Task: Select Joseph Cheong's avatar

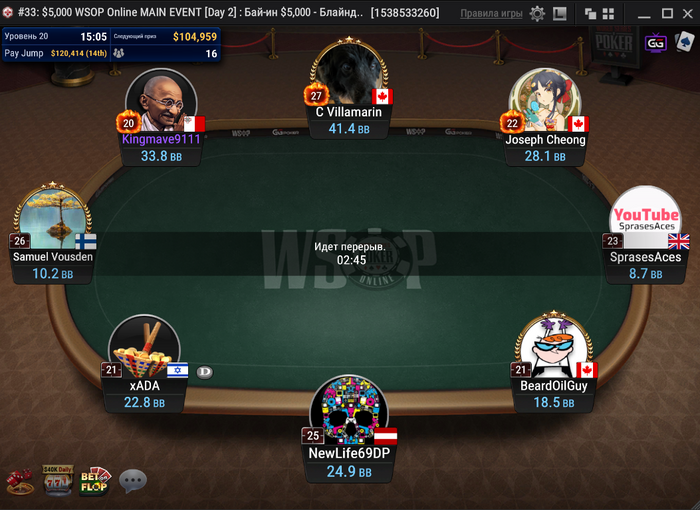Action: point(545,101)
